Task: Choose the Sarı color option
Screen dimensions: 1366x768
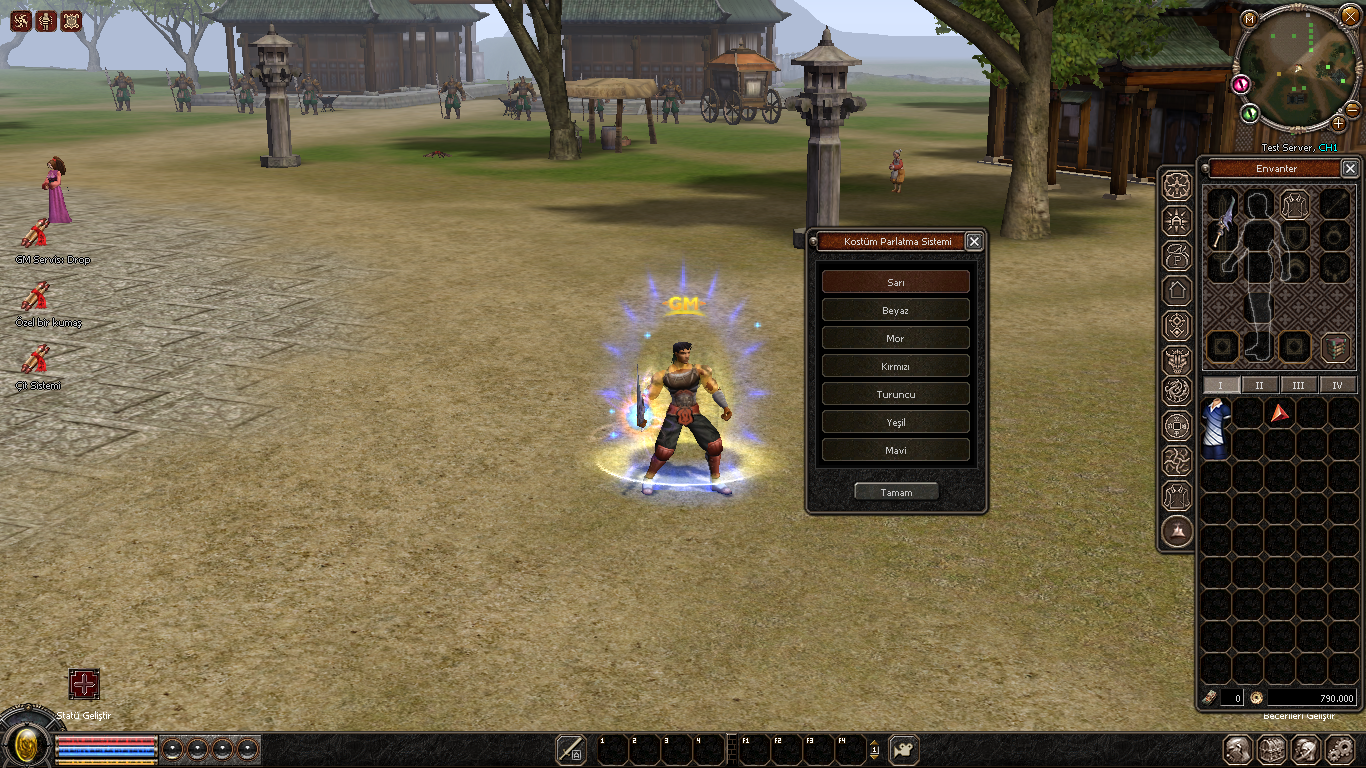Action: pos(895,282)
